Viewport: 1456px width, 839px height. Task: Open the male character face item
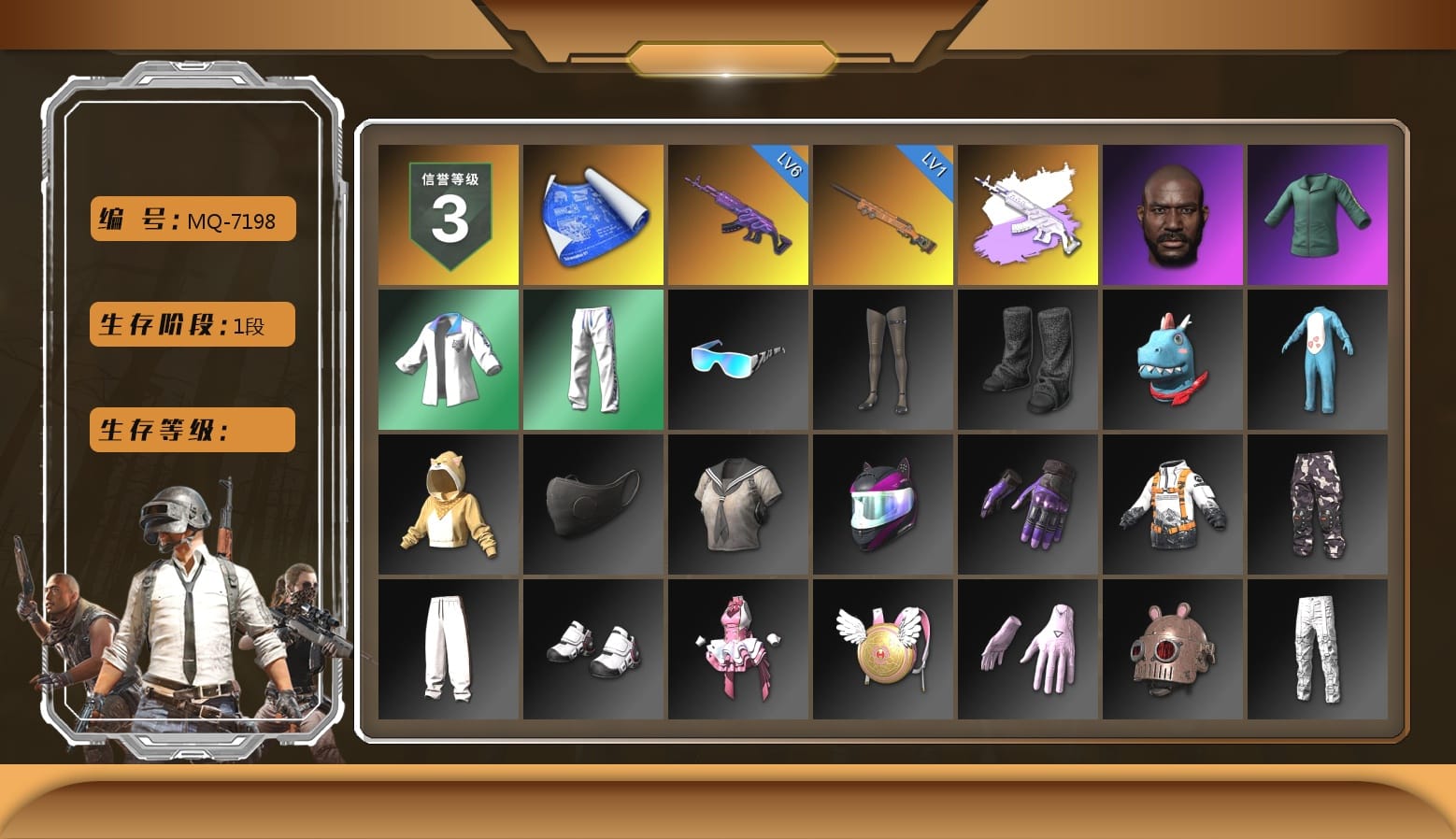[1173, 214]
